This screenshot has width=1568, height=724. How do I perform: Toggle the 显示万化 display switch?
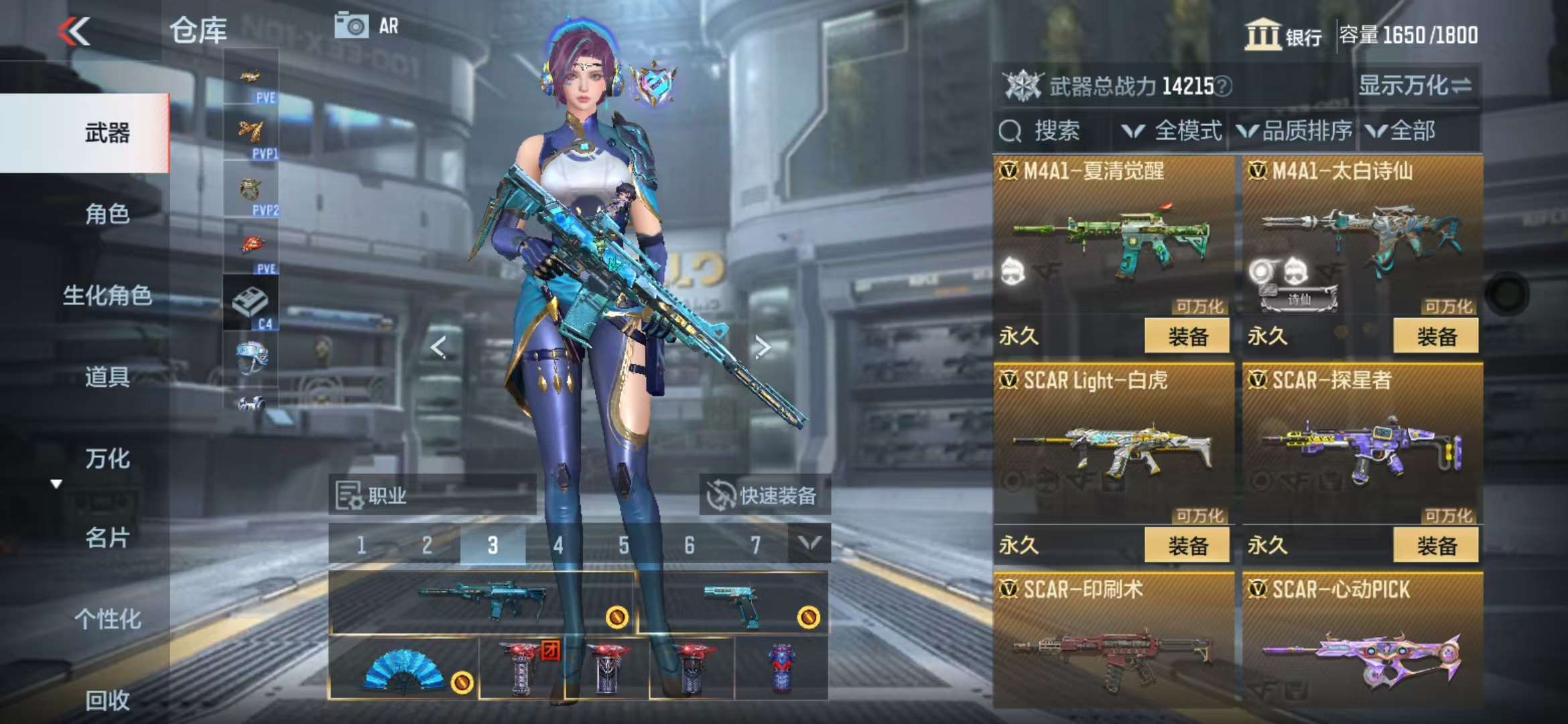[1414, 86]
